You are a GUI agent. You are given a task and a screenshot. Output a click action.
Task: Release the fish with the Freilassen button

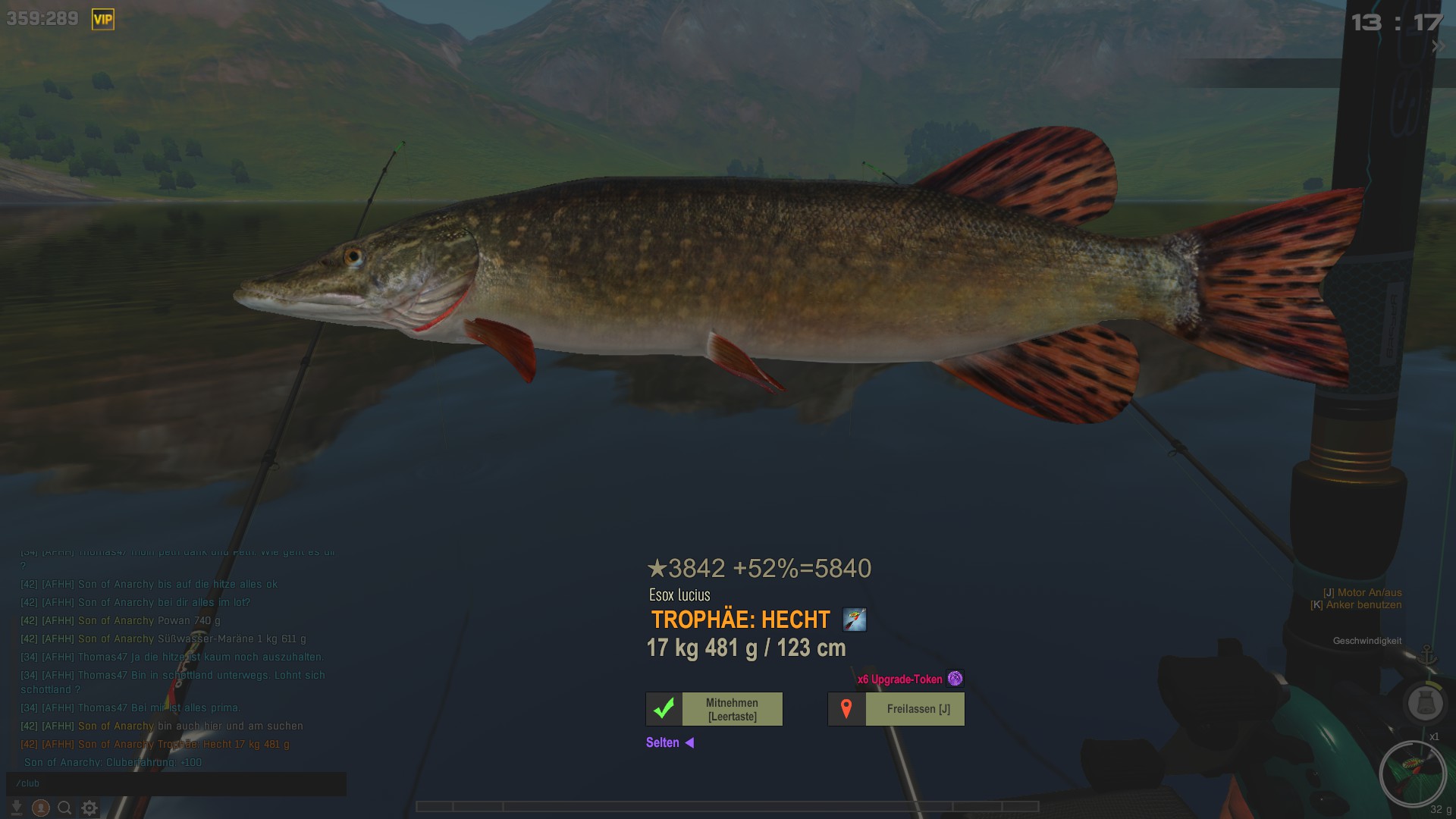pos(896,709)
